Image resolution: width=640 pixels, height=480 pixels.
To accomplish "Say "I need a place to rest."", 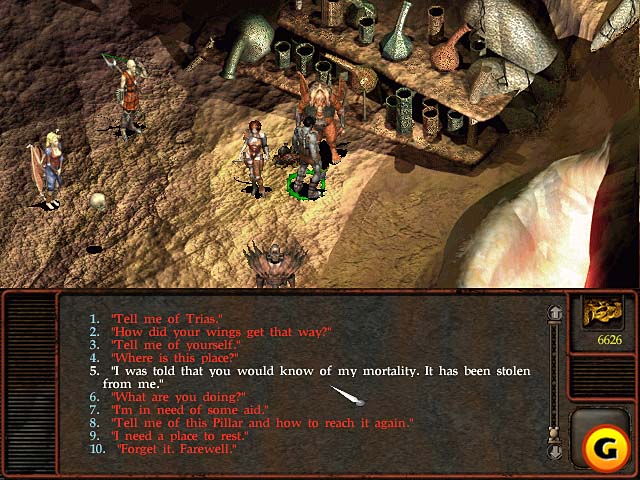I will click(180, 436).
